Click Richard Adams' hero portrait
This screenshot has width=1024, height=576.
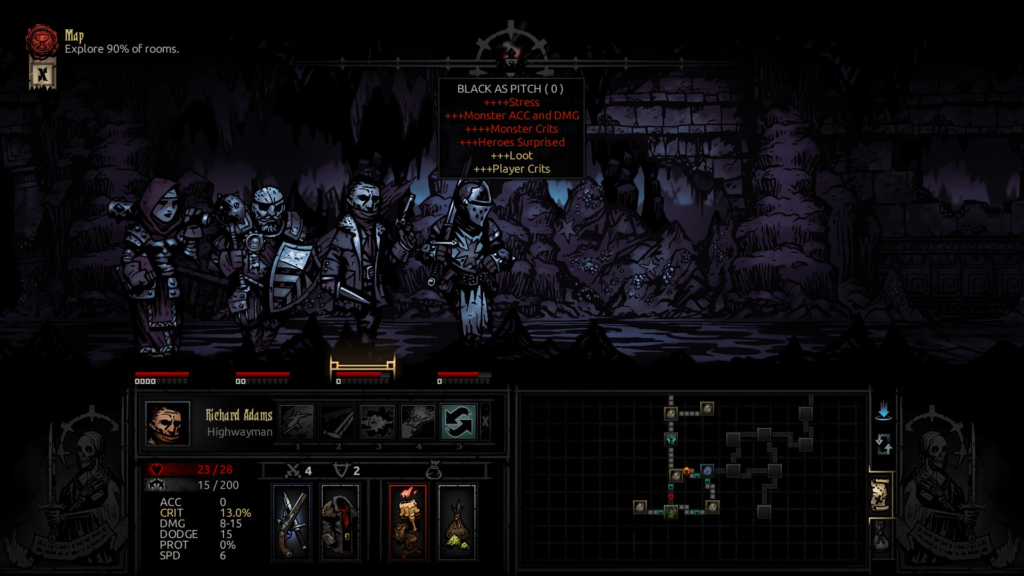pyautogui.click(x=167, y=423)
